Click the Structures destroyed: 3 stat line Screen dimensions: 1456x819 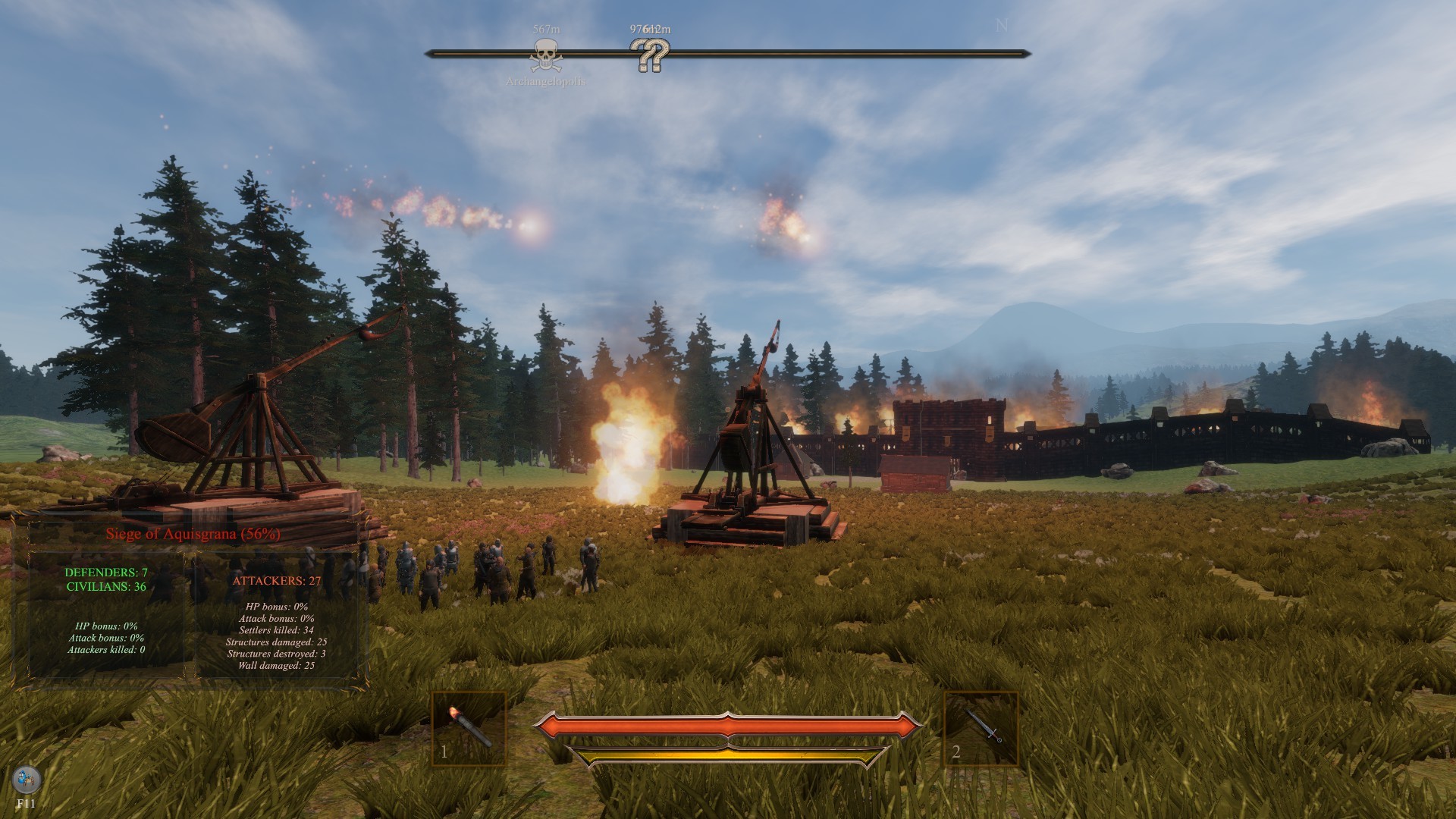pos(275,655)
